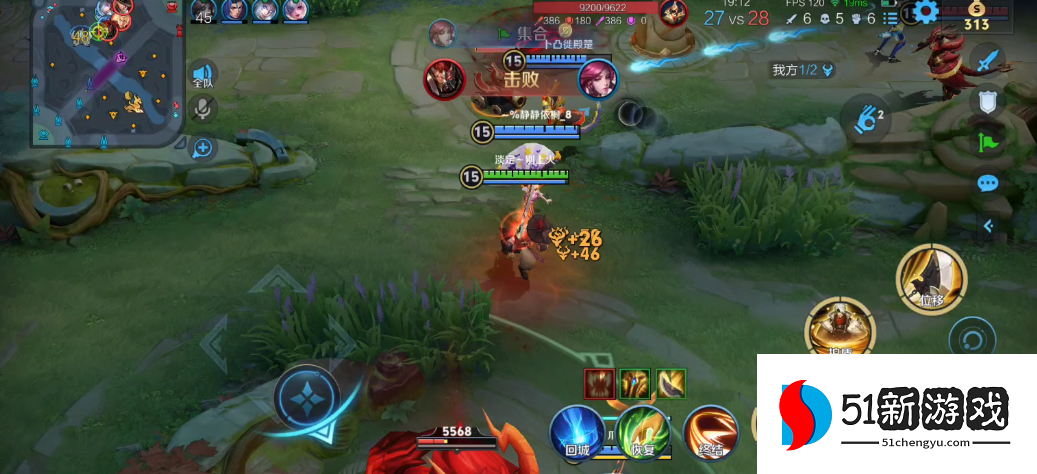The height and width of the screenshot is (474, 1037).
Task: Select the first teammate portrait showing 45
Action: point(203,12)
